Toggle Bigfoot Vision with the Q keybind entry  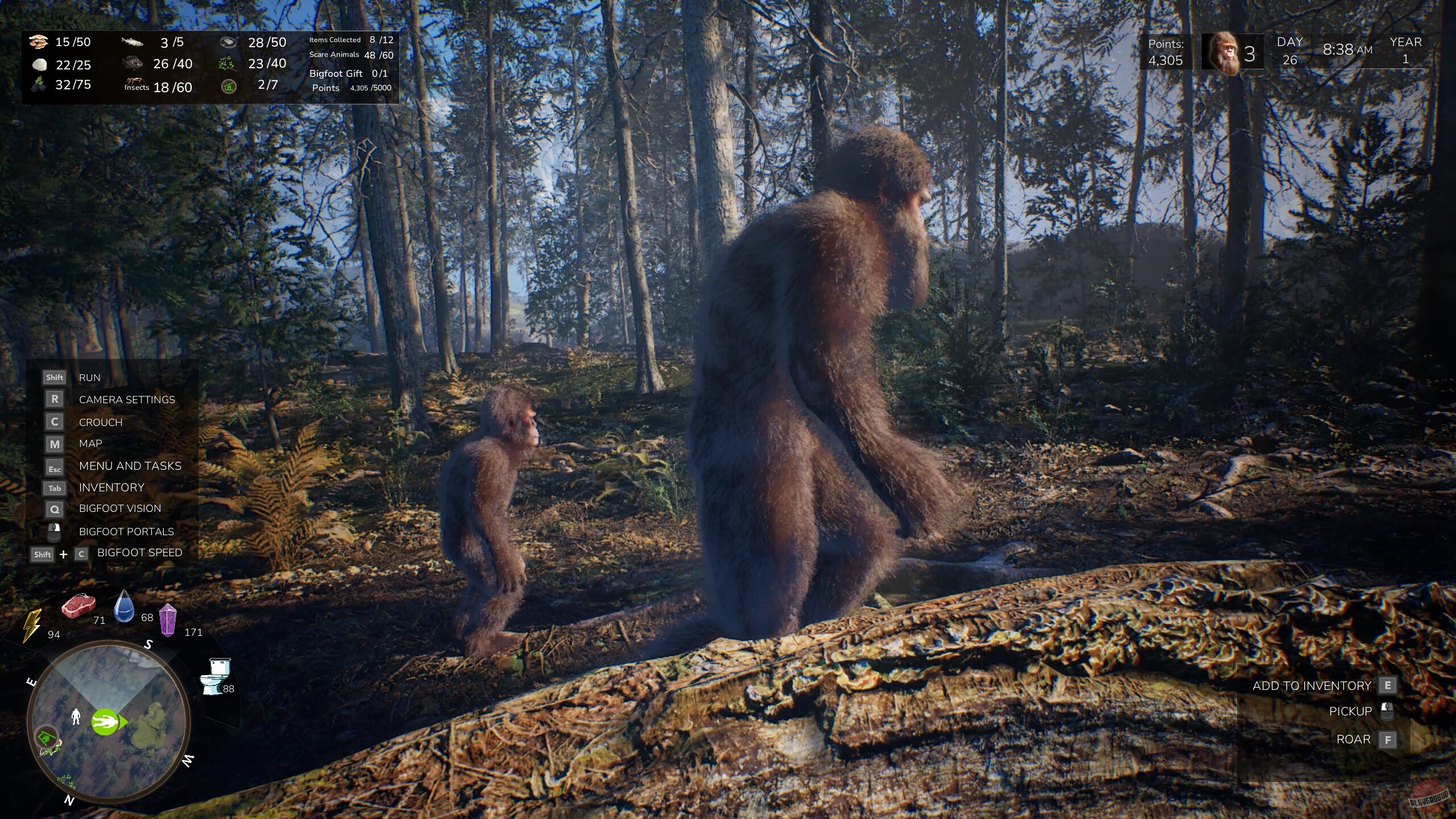tap(121, 508)
